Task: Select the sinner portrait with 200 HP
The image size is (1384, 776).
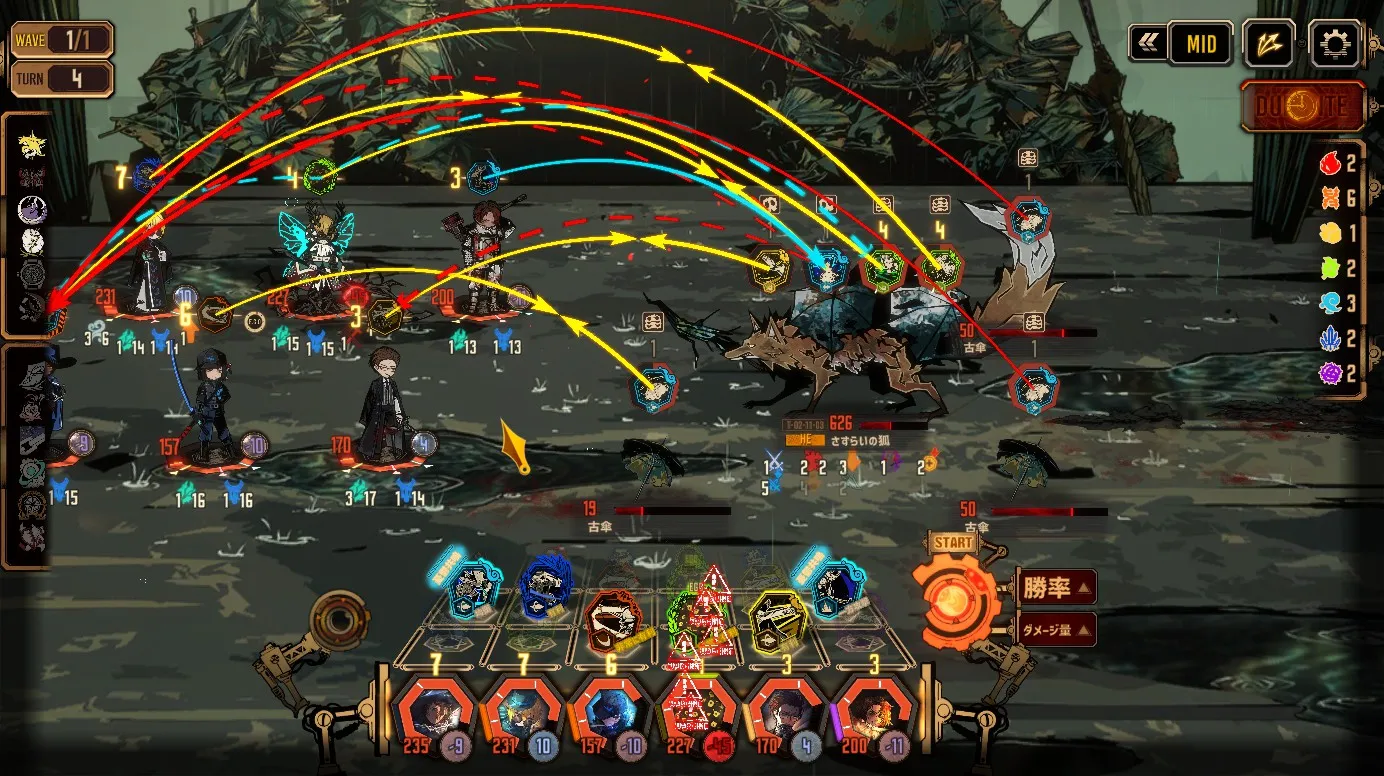Action: pos(871,712)
